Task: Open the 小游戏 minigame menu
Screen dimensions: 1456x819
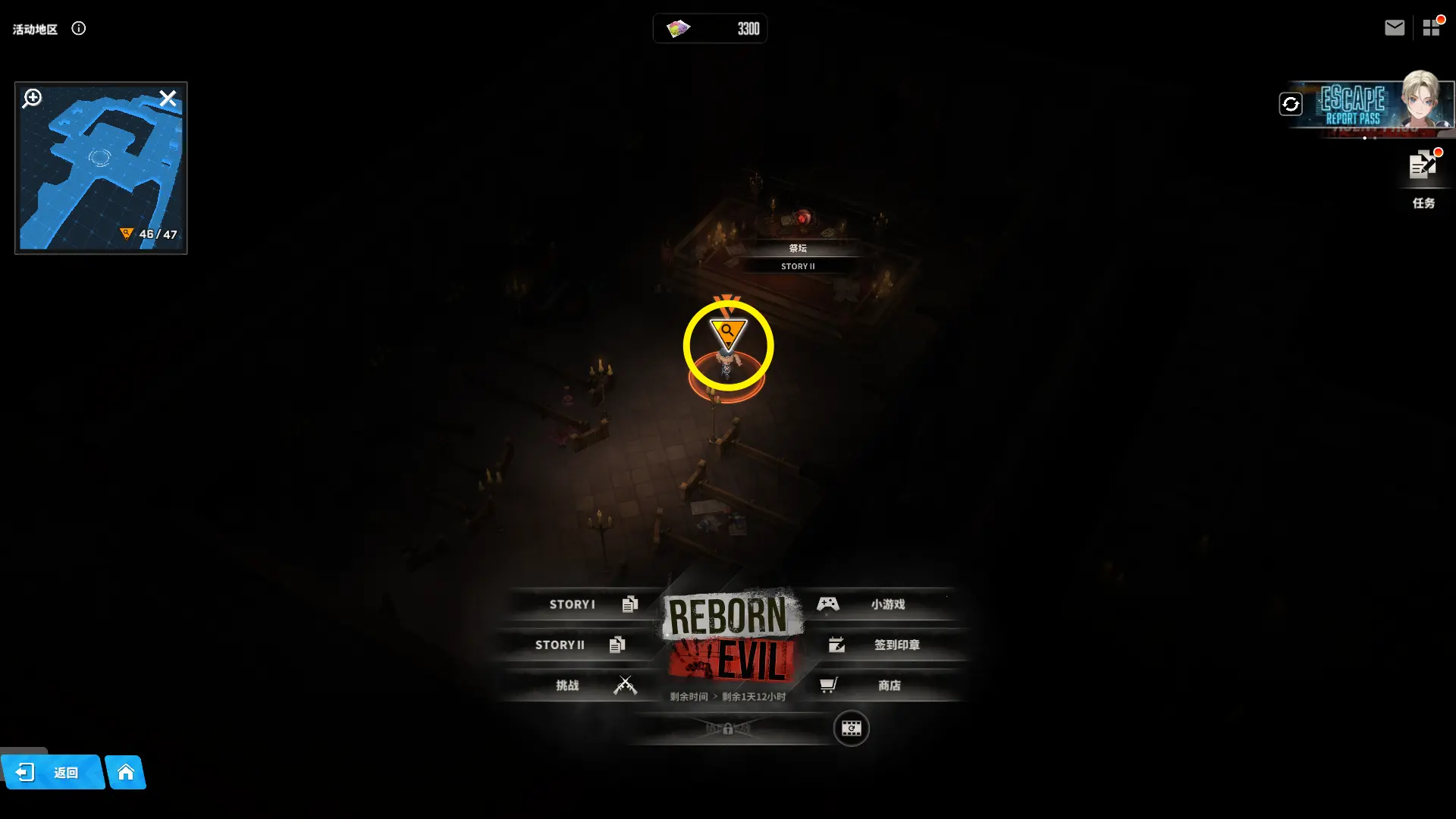Action: click(x=880, y=604)
